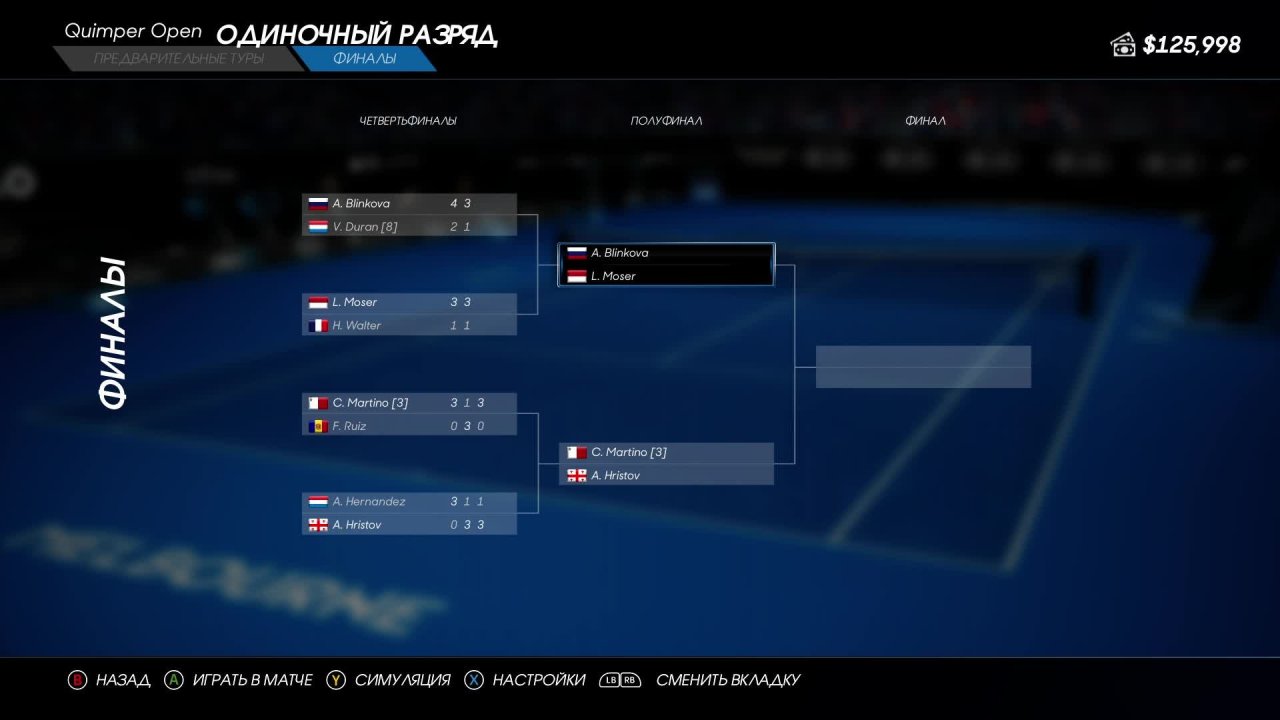
Task: Click the Dutch flag beside A. Hernandez
Action: [x=316, y=501]
